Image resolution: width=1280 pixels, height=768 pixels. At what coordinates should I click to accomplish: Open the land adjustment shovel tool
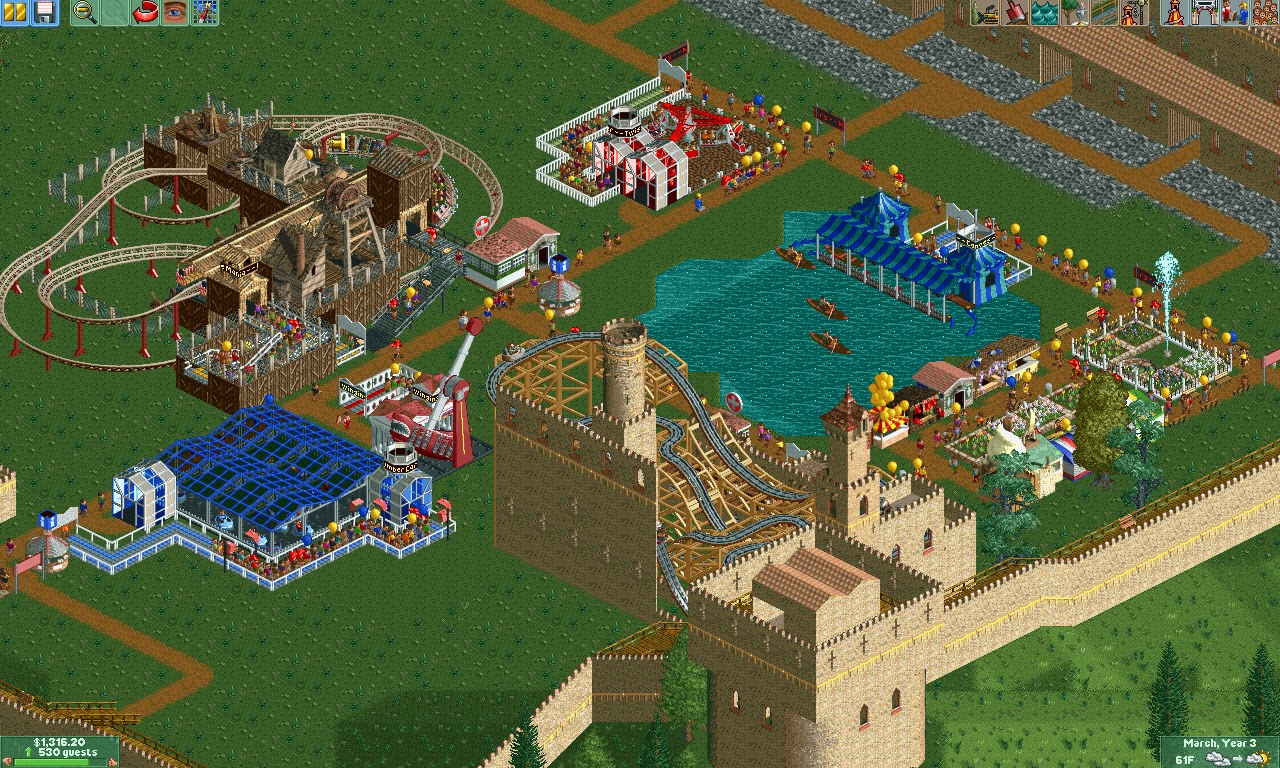coord(1013,12)
